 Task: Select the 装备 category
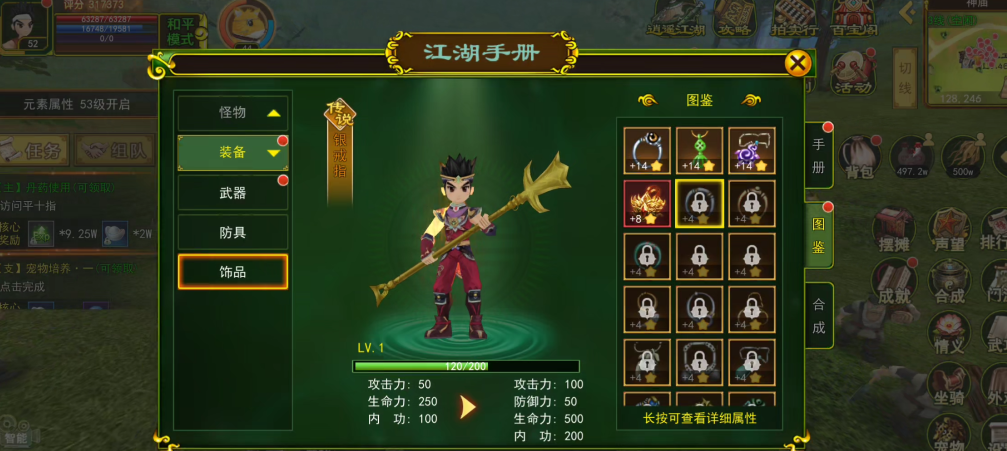tap(233, 152)
